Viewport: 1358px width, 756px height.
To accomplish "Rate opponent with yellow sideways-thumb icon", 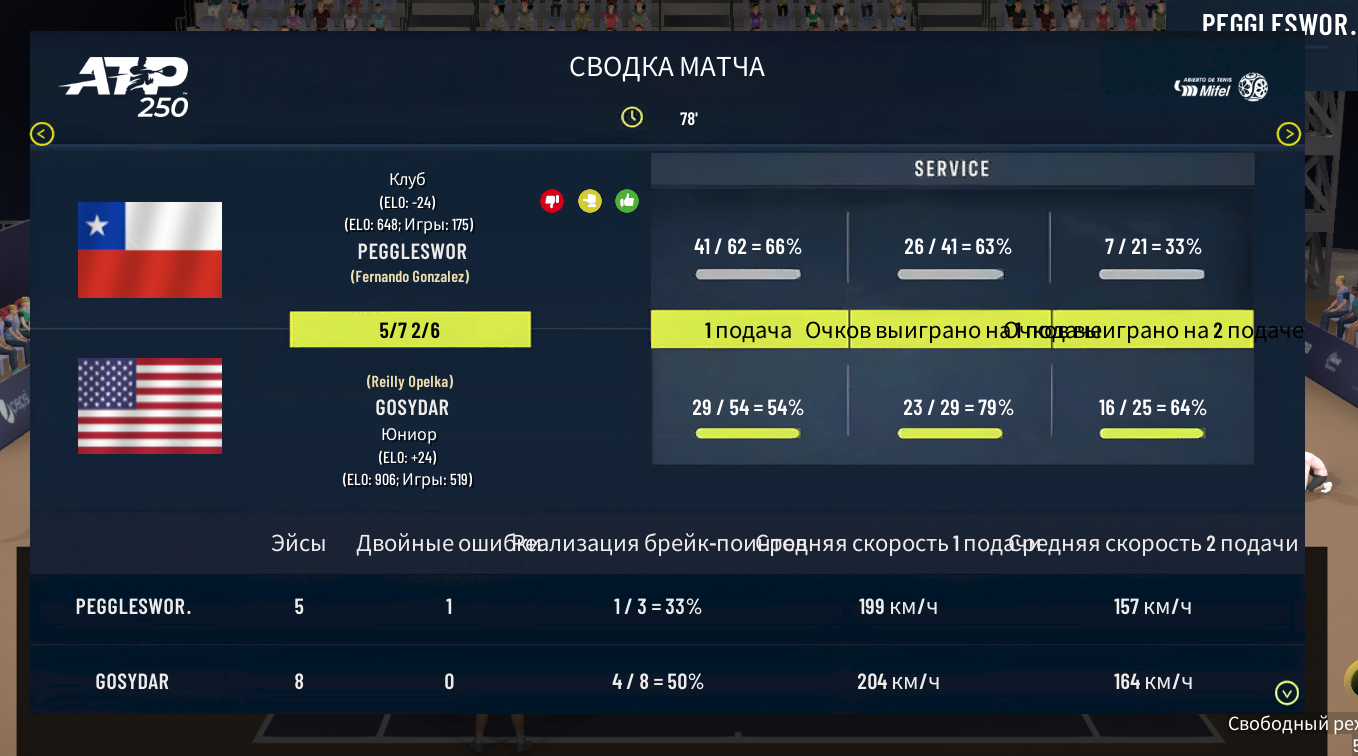I will coord(589,201).
